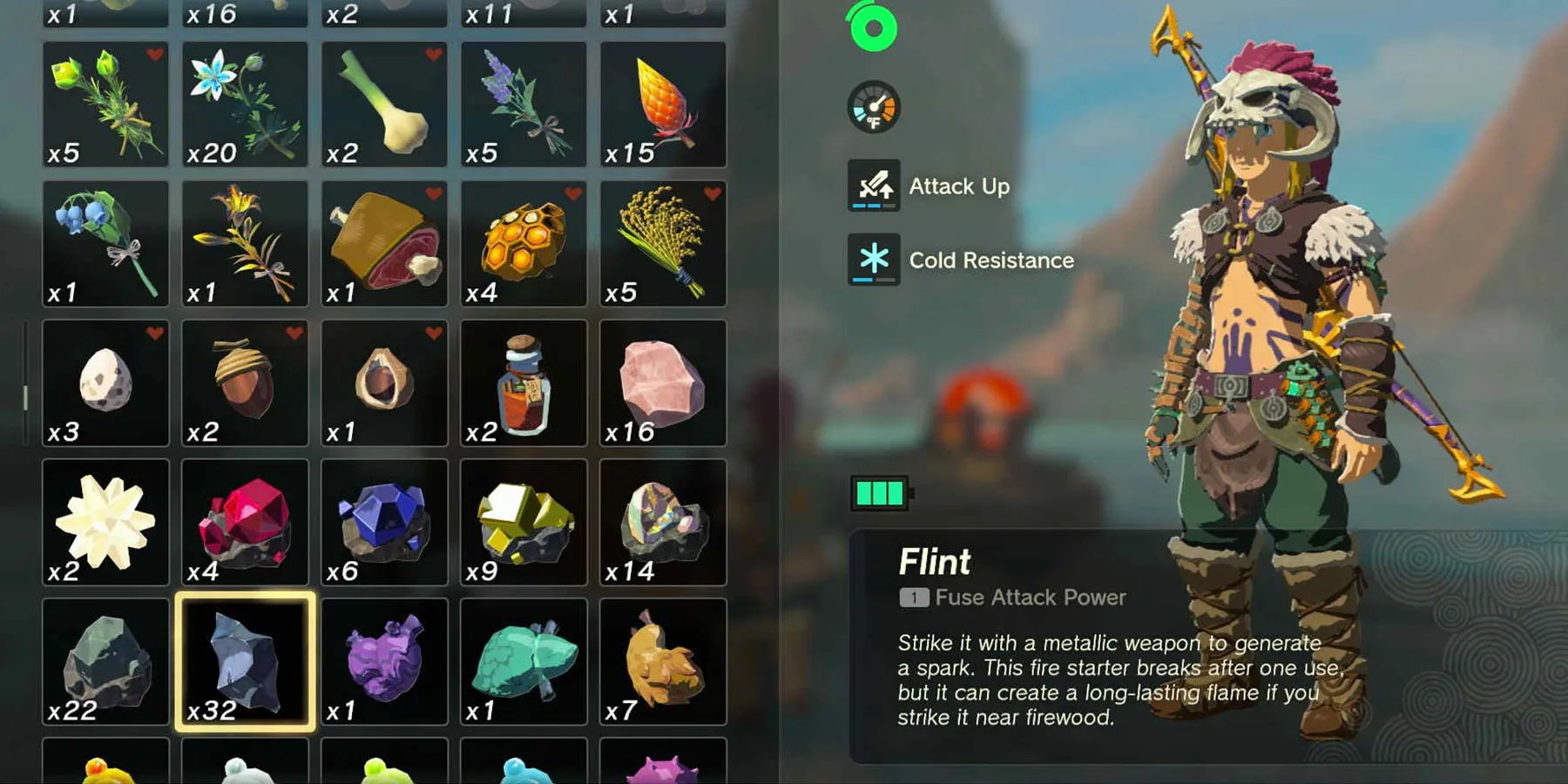This screenshot has width=1568, height=784.
Task: Select the Opal stack of 14
Action: click(663, 523)
